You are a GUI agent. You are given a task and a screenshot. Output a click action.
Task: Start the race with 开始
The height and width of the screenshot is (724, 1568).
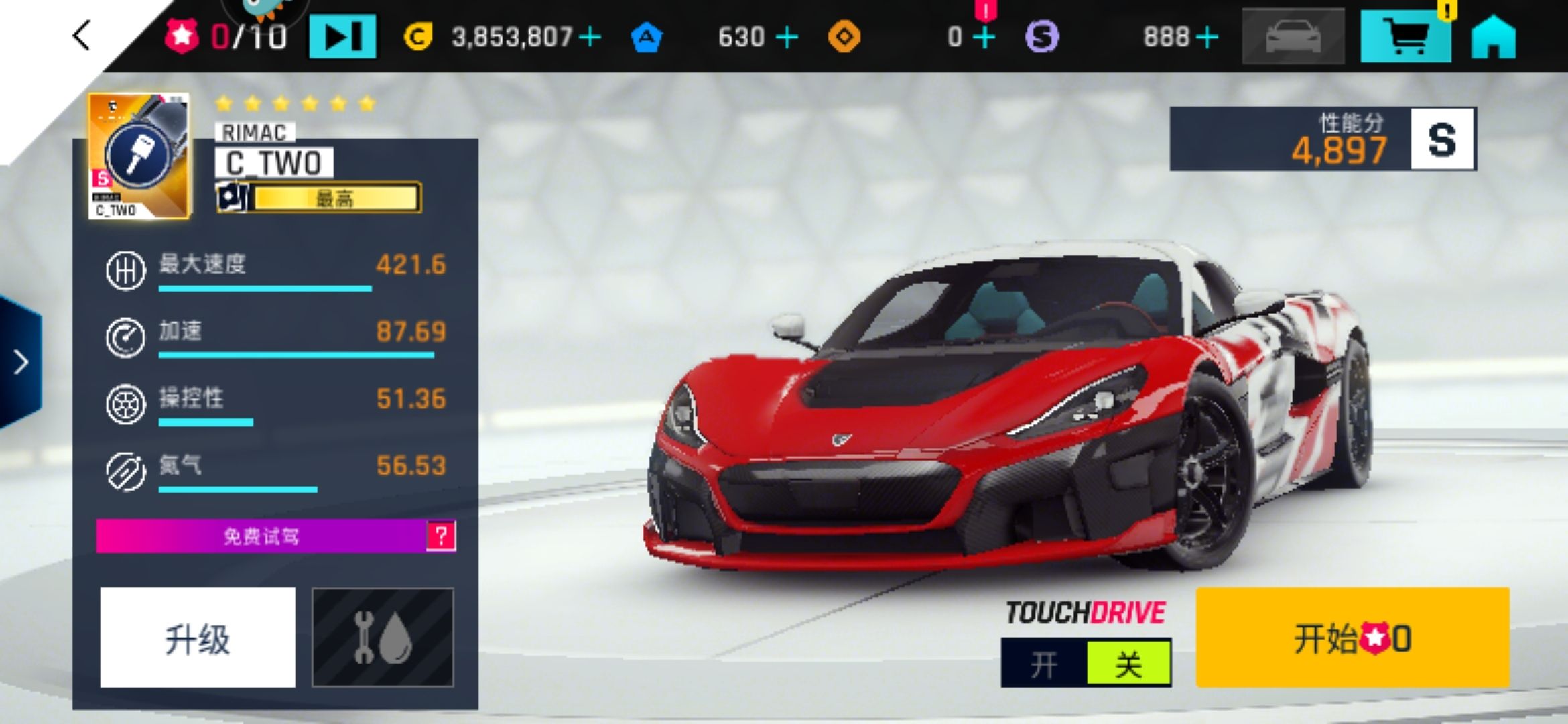coord(1352,638)
